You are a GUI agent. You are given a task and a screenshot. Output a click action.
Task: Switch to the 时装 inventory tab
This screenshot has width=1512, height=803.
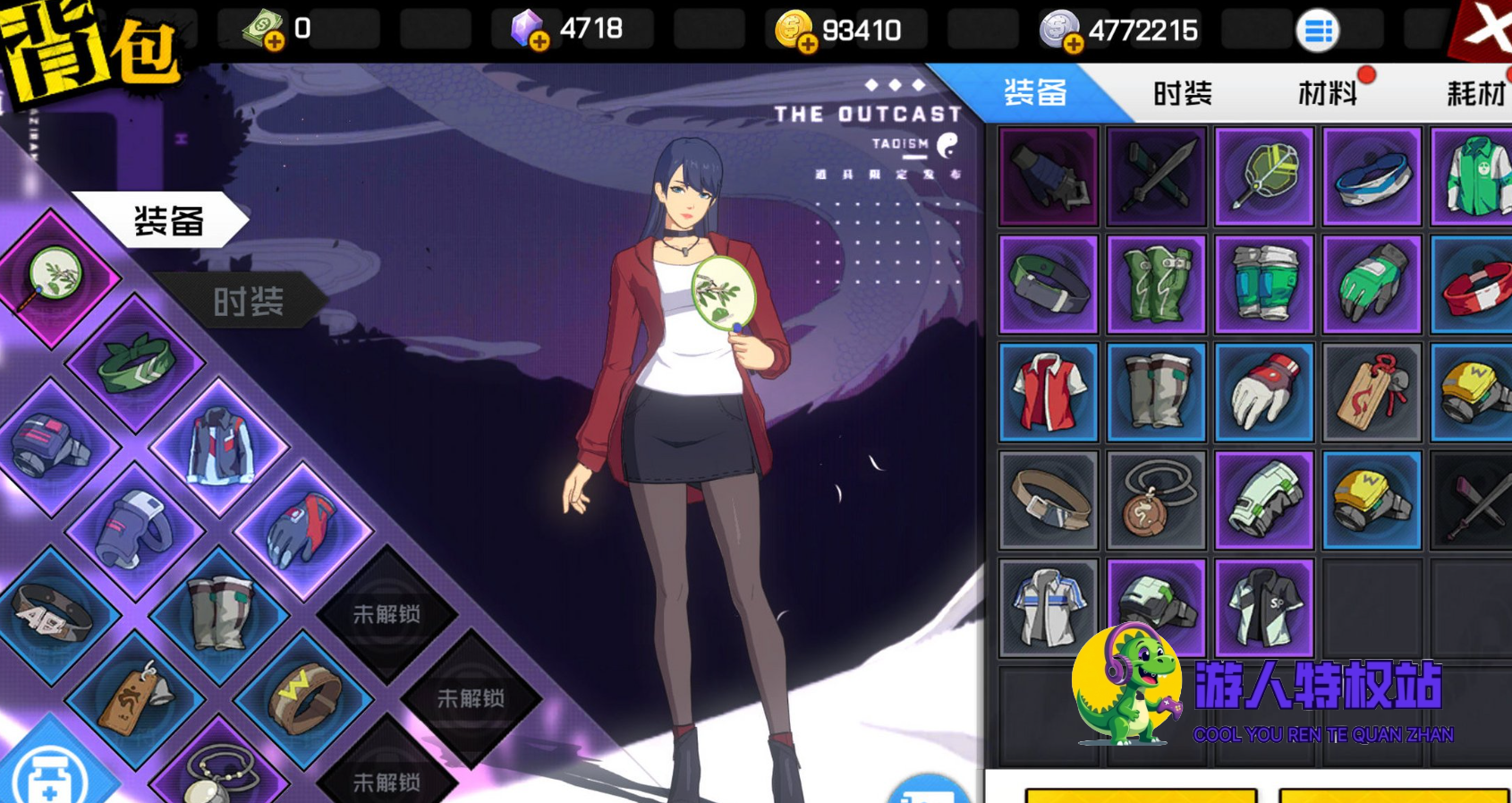[x=1182, y=93]
